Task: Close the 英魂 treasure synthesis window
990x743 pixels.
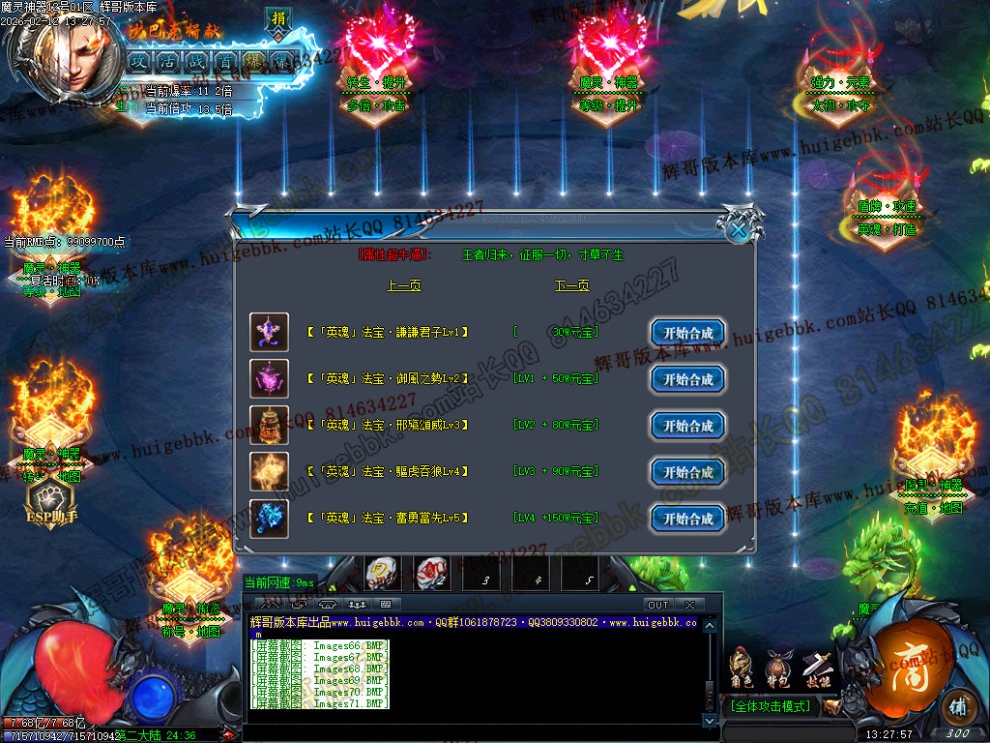Action: coord(738,230)
